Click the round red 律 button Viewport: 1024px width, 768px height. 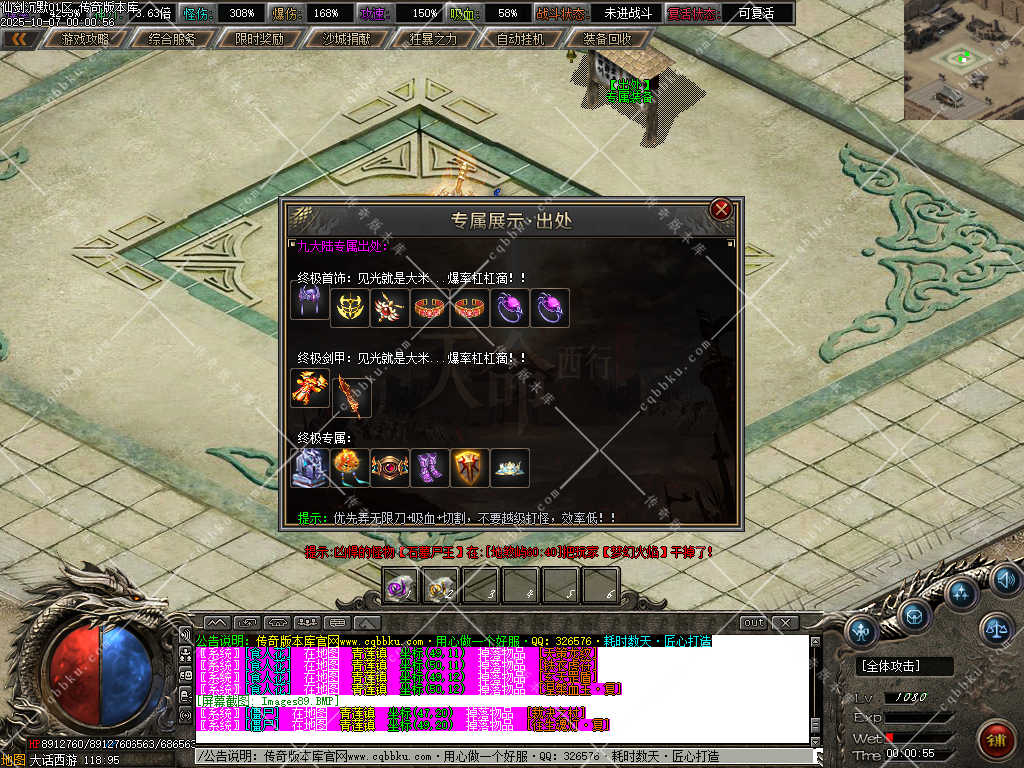click(995, 742)
